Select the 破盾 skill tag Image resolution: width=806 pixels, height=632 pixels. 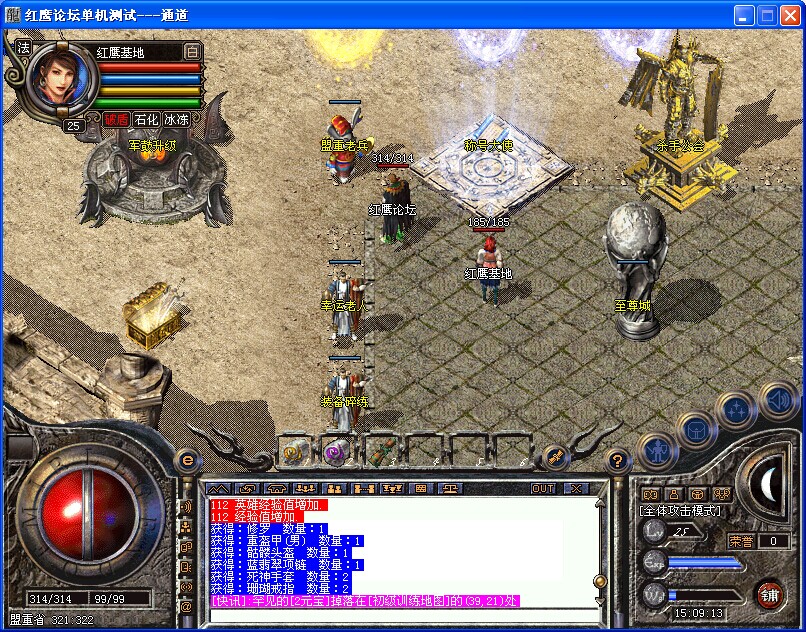[x=116, y=119]
